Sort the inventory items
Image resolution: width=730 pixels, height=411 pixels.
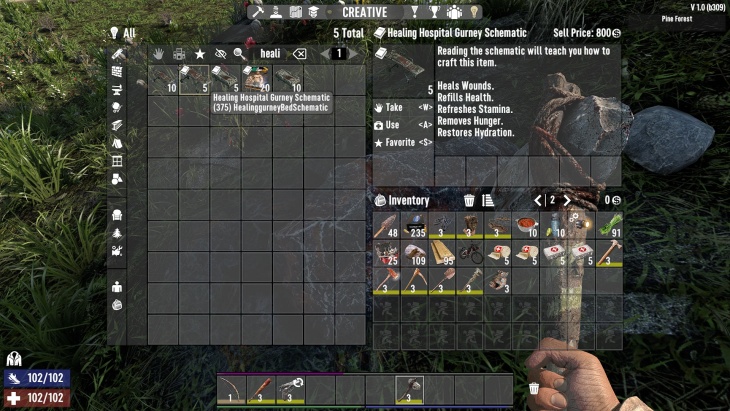(x=488, y=201)
